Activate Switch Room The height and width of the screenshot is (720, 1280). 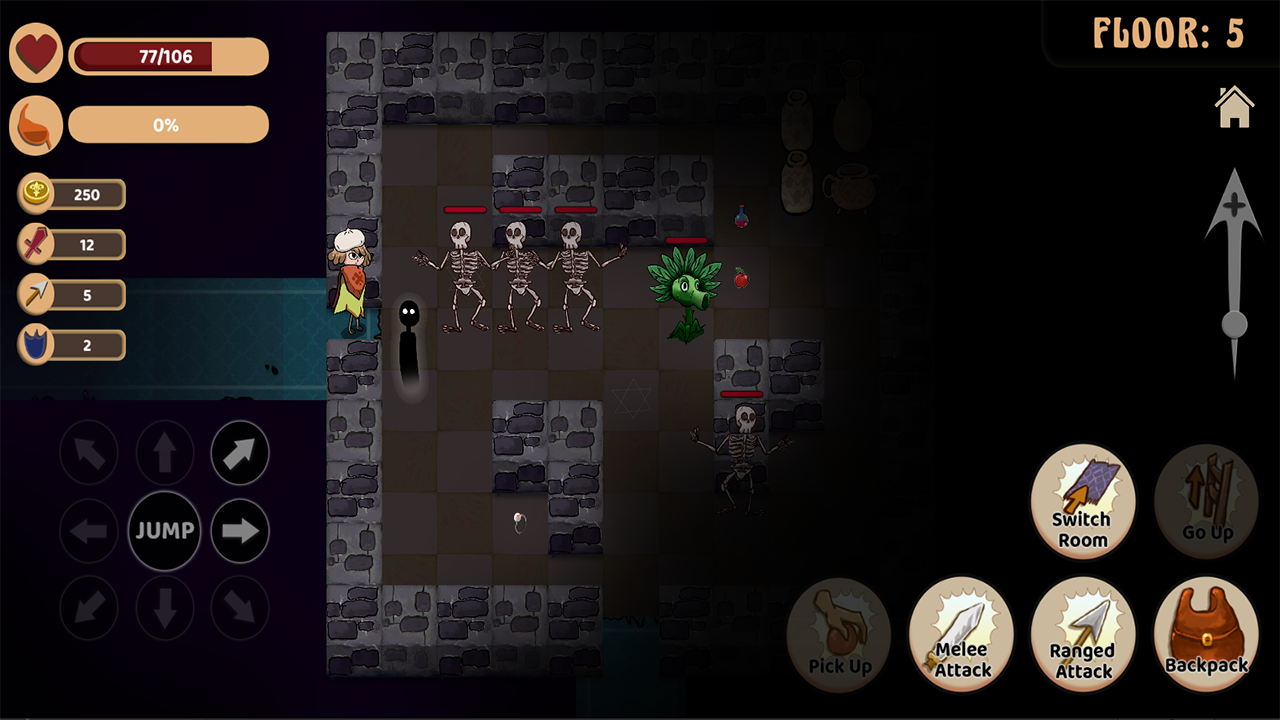pos(1083,500)
